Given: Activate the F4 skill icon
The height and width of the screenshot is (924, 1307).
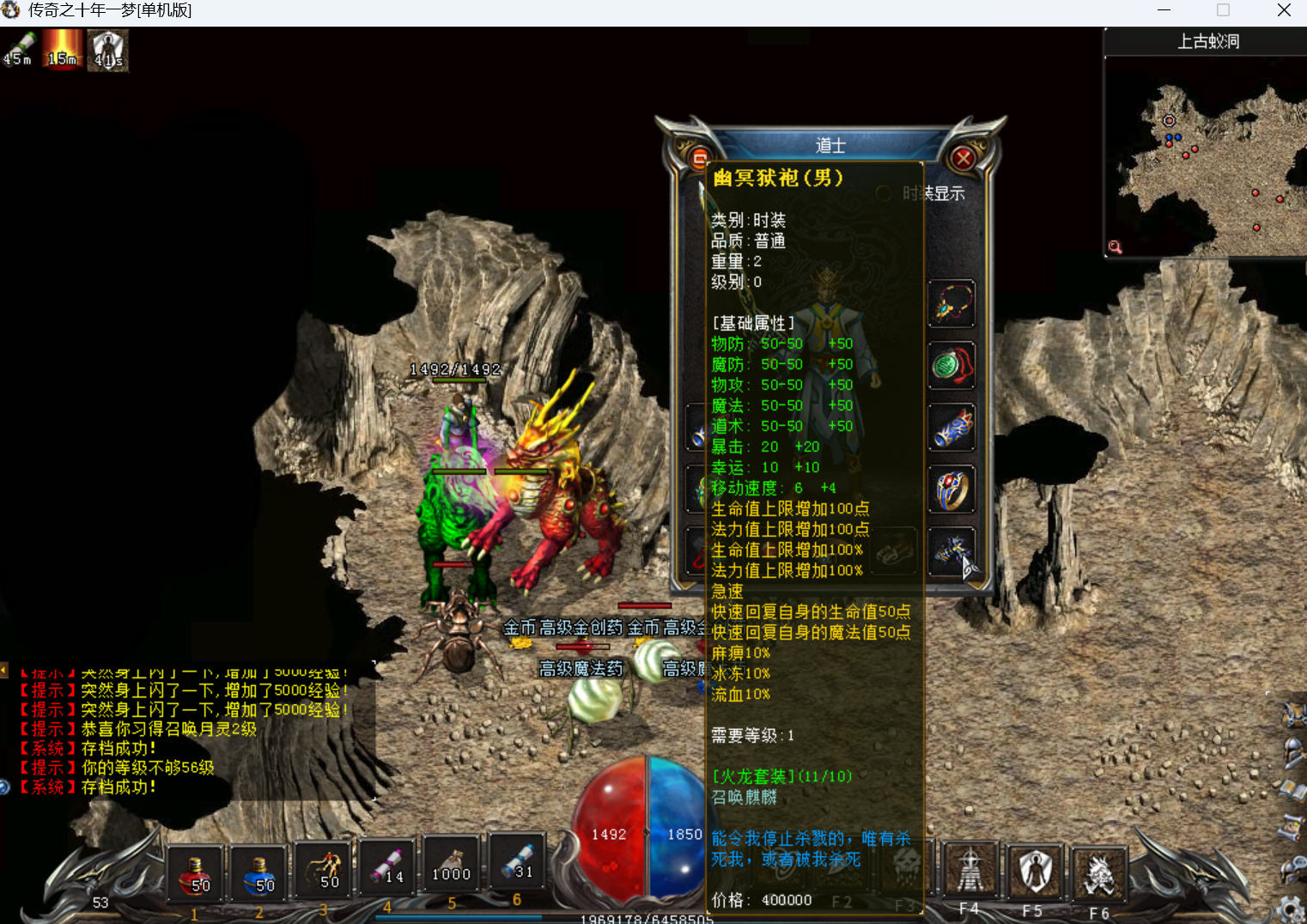Looking at the screenshot, I should coord(970,871).
